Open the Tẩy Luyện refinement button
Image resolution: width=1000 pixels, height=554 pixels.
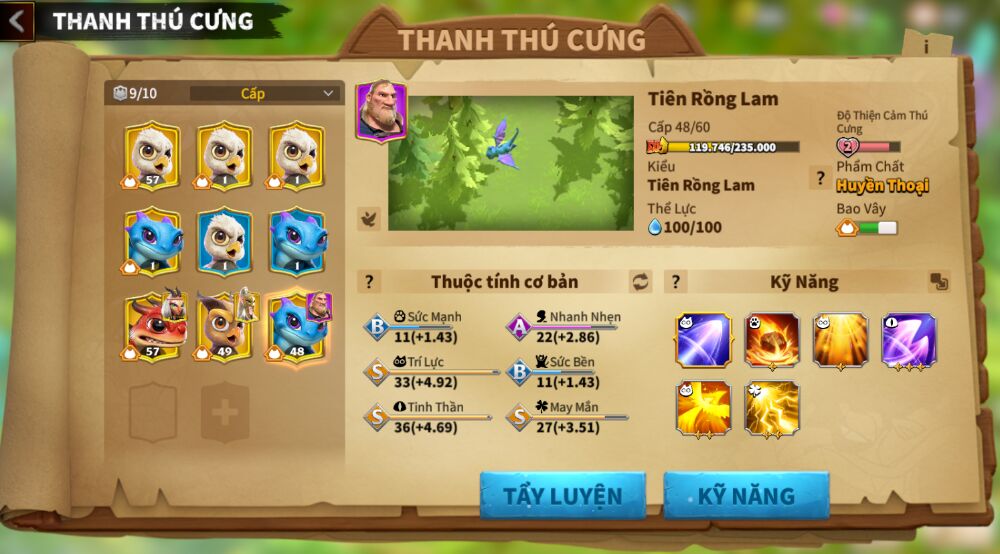click(562, 496)
